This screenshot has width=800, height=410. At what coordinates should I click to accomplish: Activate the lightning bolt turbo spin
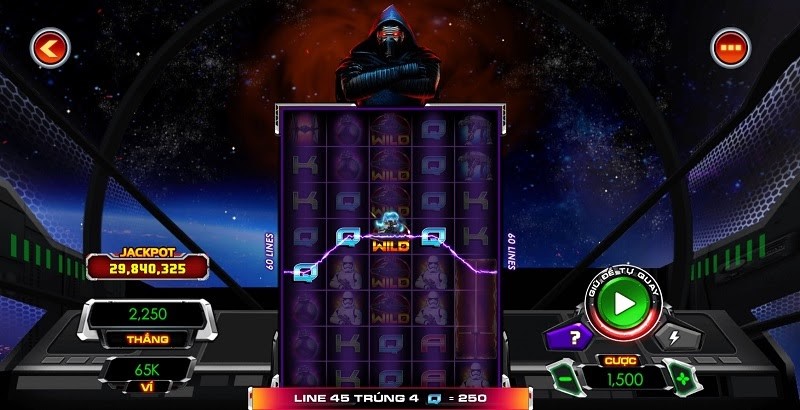(x=672, y=337)
